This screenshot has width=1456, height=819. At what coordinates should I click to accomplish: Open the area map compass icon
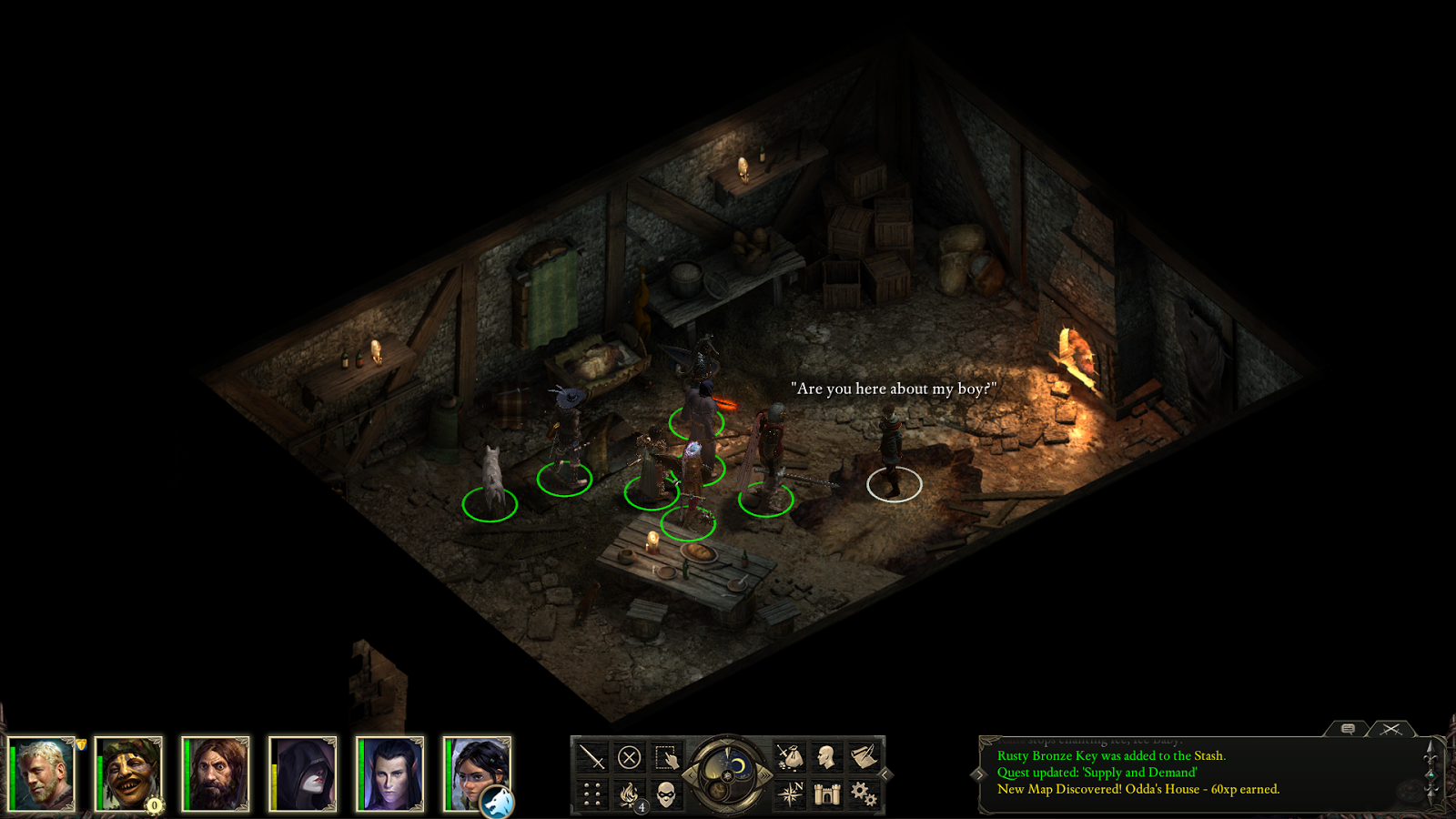pos(792,793)
